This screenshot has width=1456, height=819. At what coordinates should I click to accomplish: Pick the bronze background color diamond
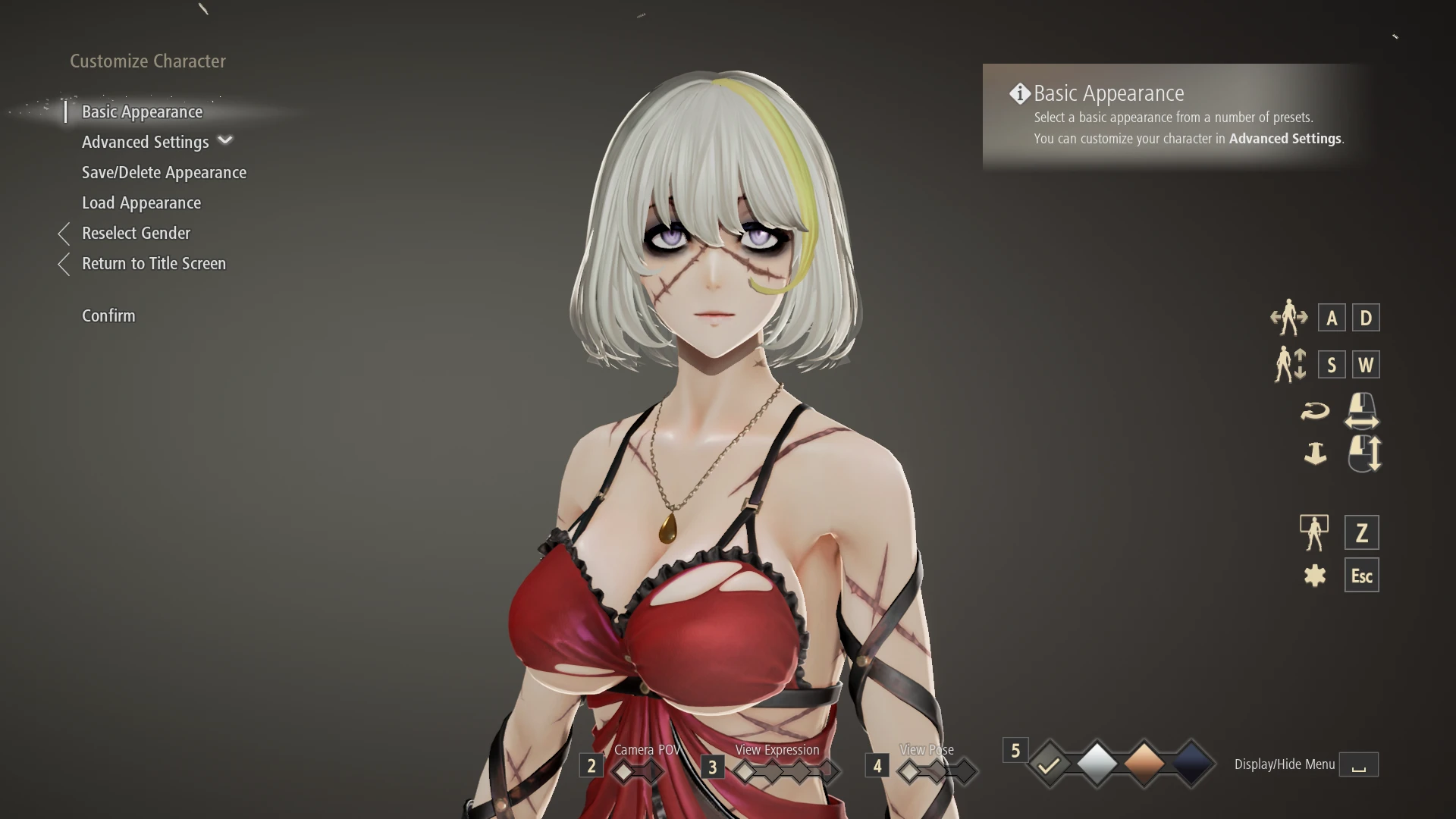(1147, 764)
